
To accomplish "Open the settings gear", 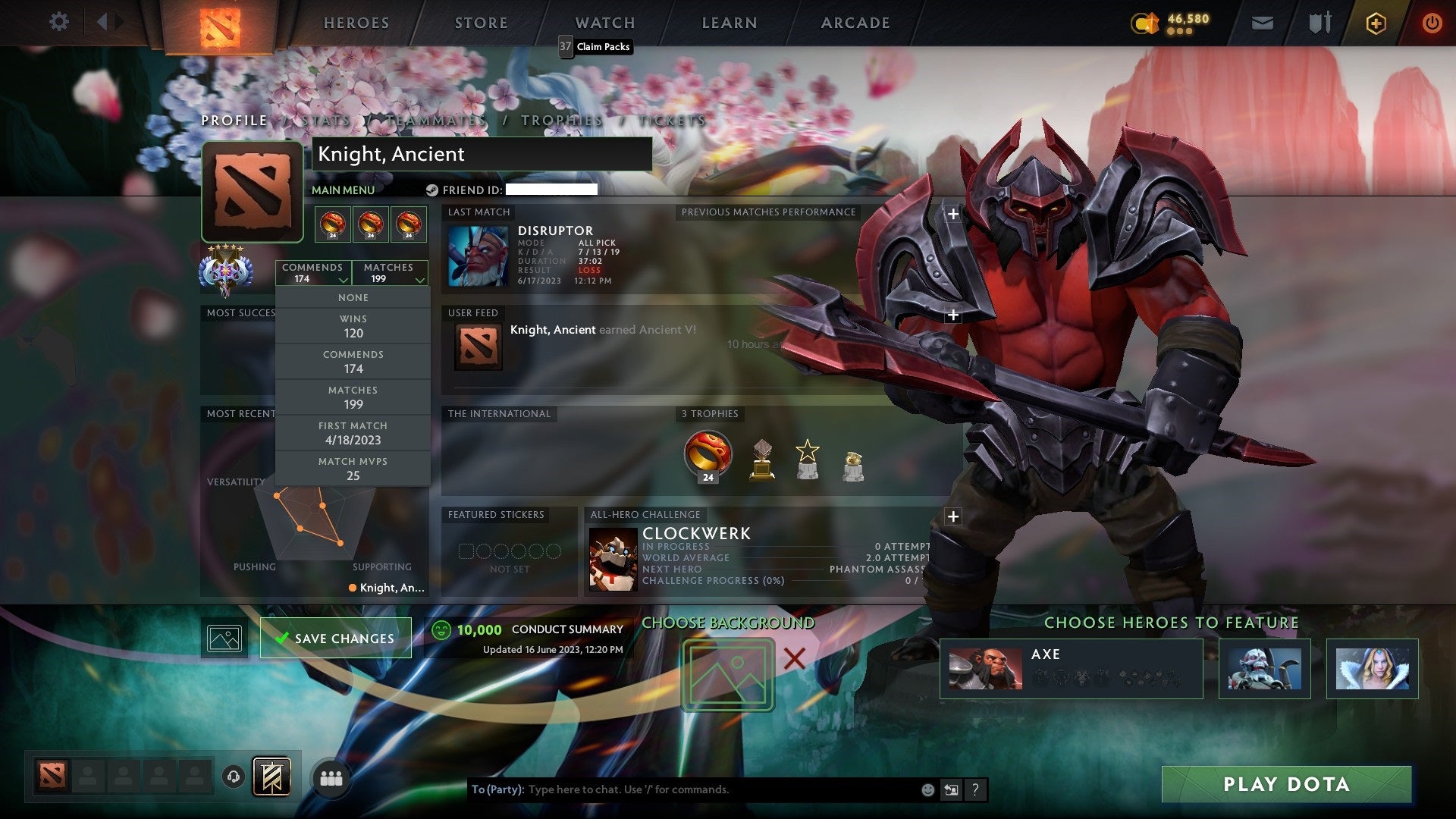I will [59, 22].
